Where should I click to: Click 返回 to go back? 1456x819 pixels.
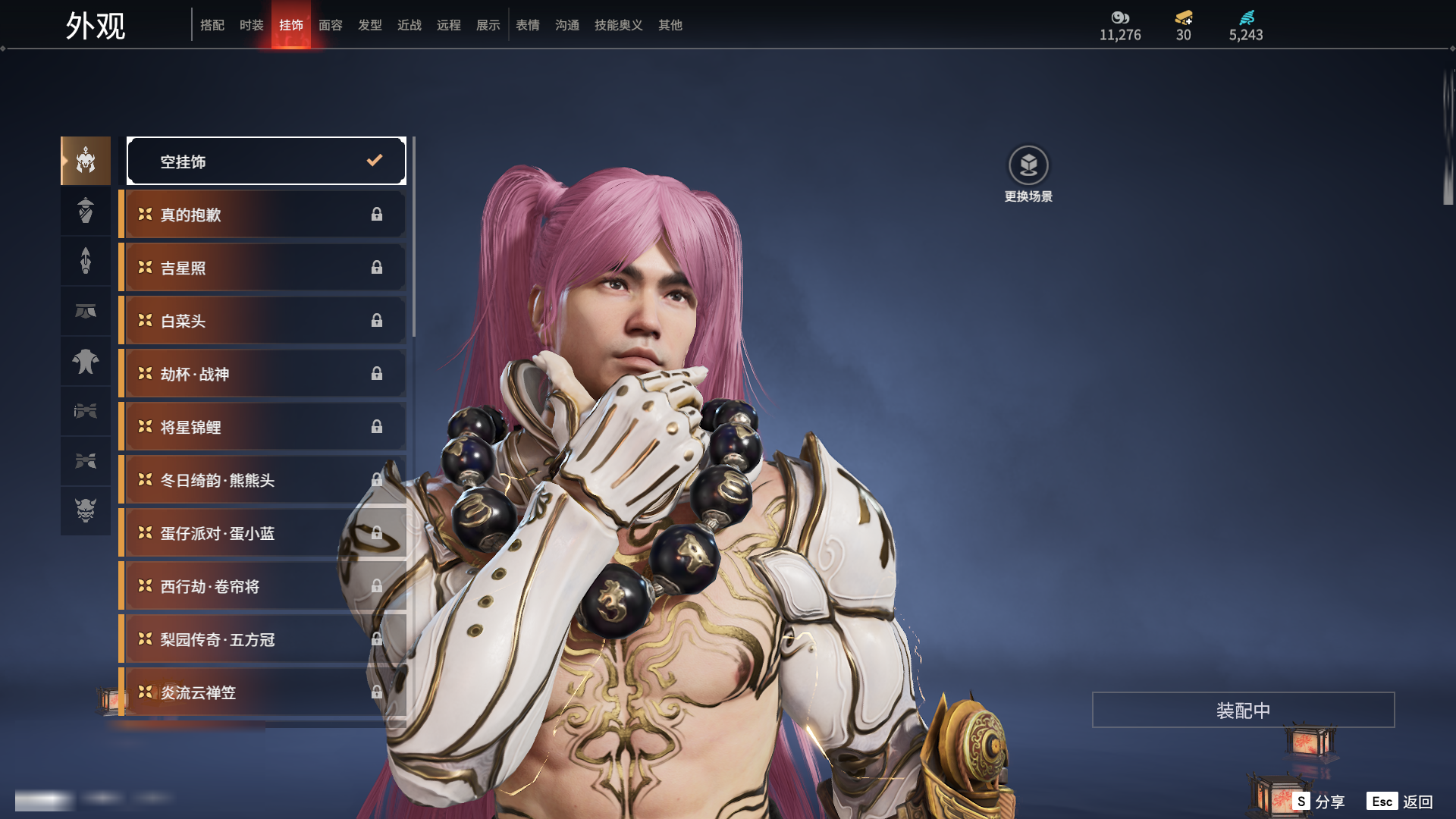(1401, 802)
